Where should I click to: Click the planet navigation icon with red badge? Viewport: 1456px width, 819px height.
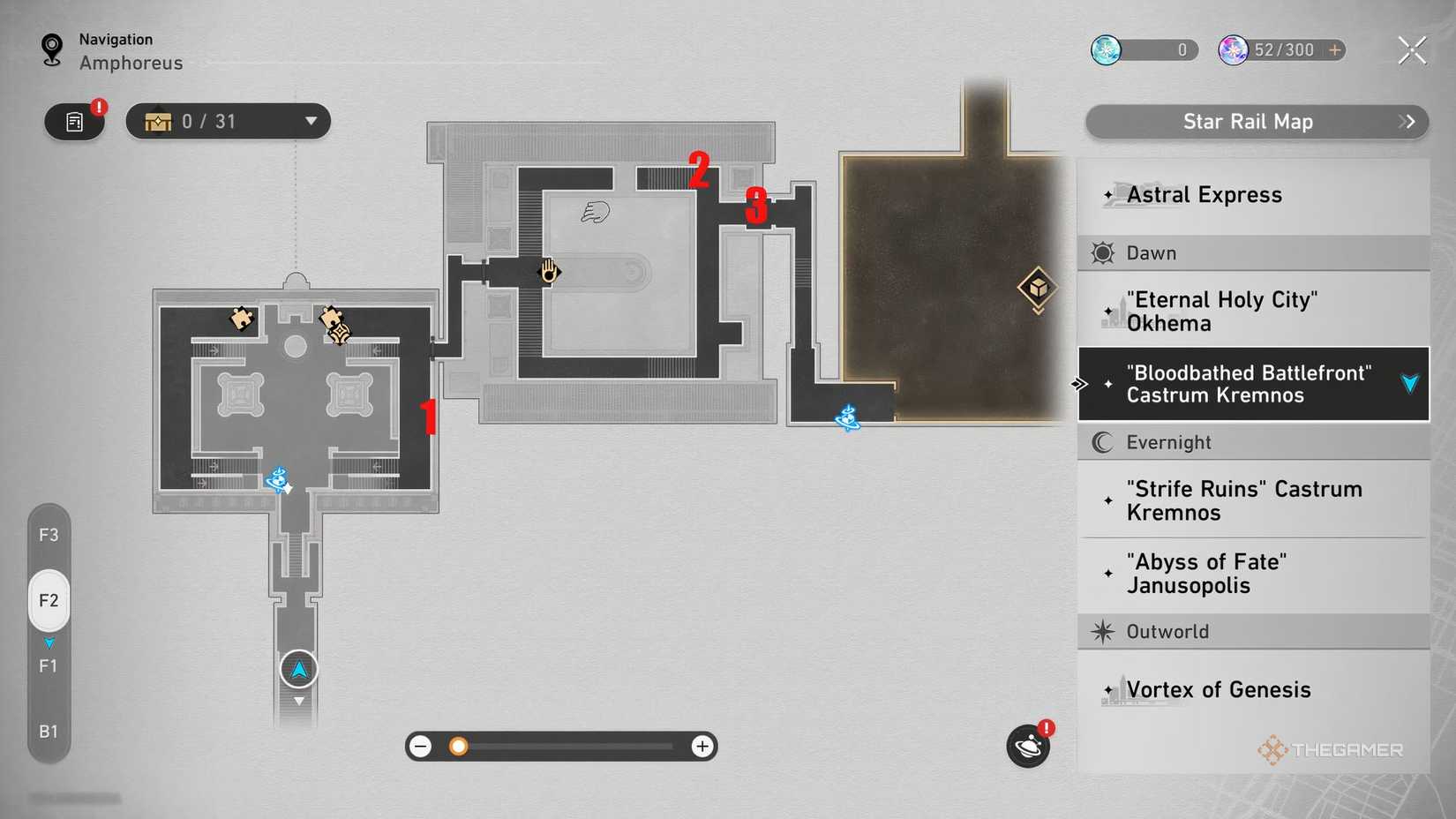pos(1027,746)
